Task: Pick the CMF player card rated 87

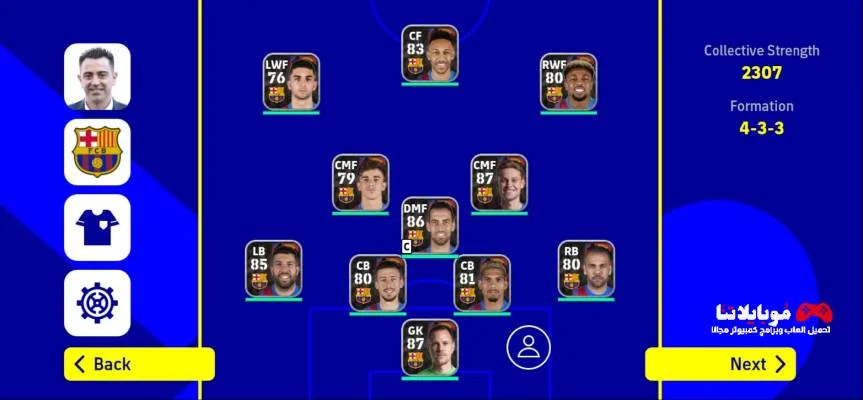Action: [x=499, y=183]
